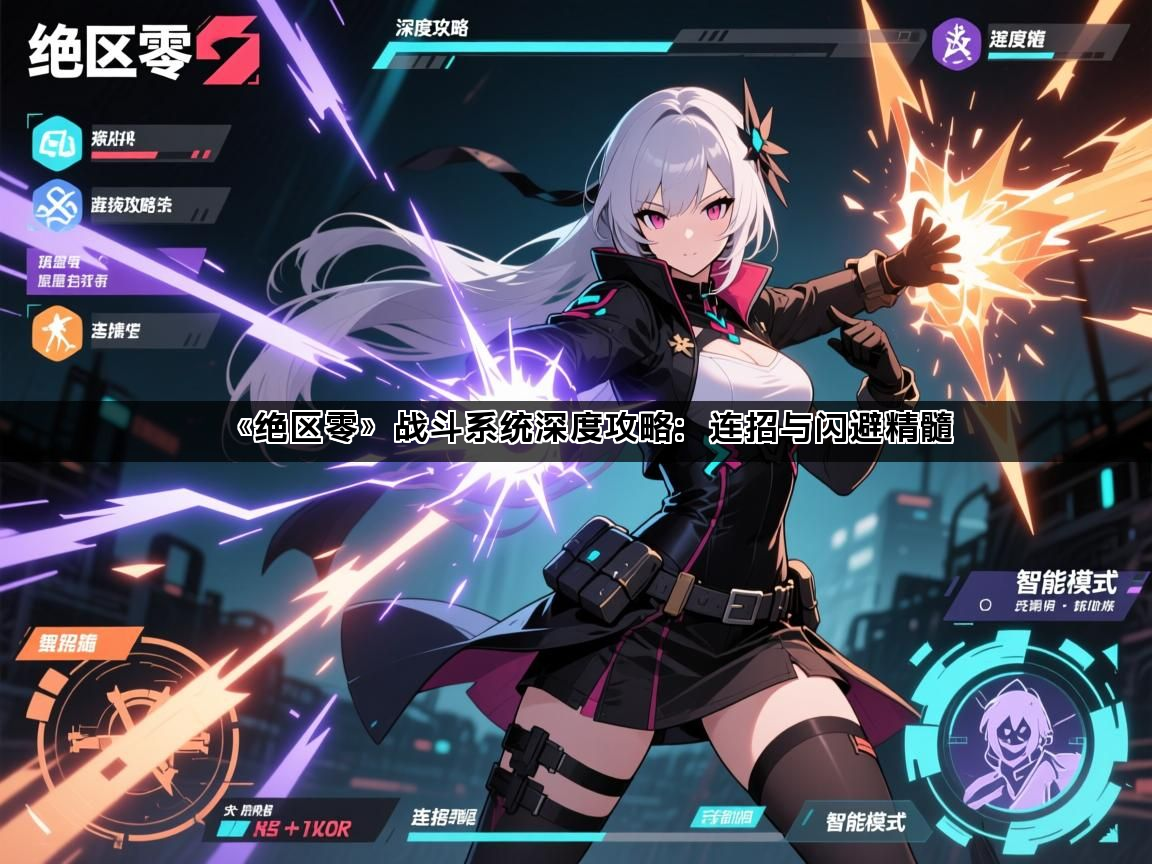The width and height of the screenshot is (1152, 864).
Task: Select the cyan hexagon icon
Action: click(58, 140)
